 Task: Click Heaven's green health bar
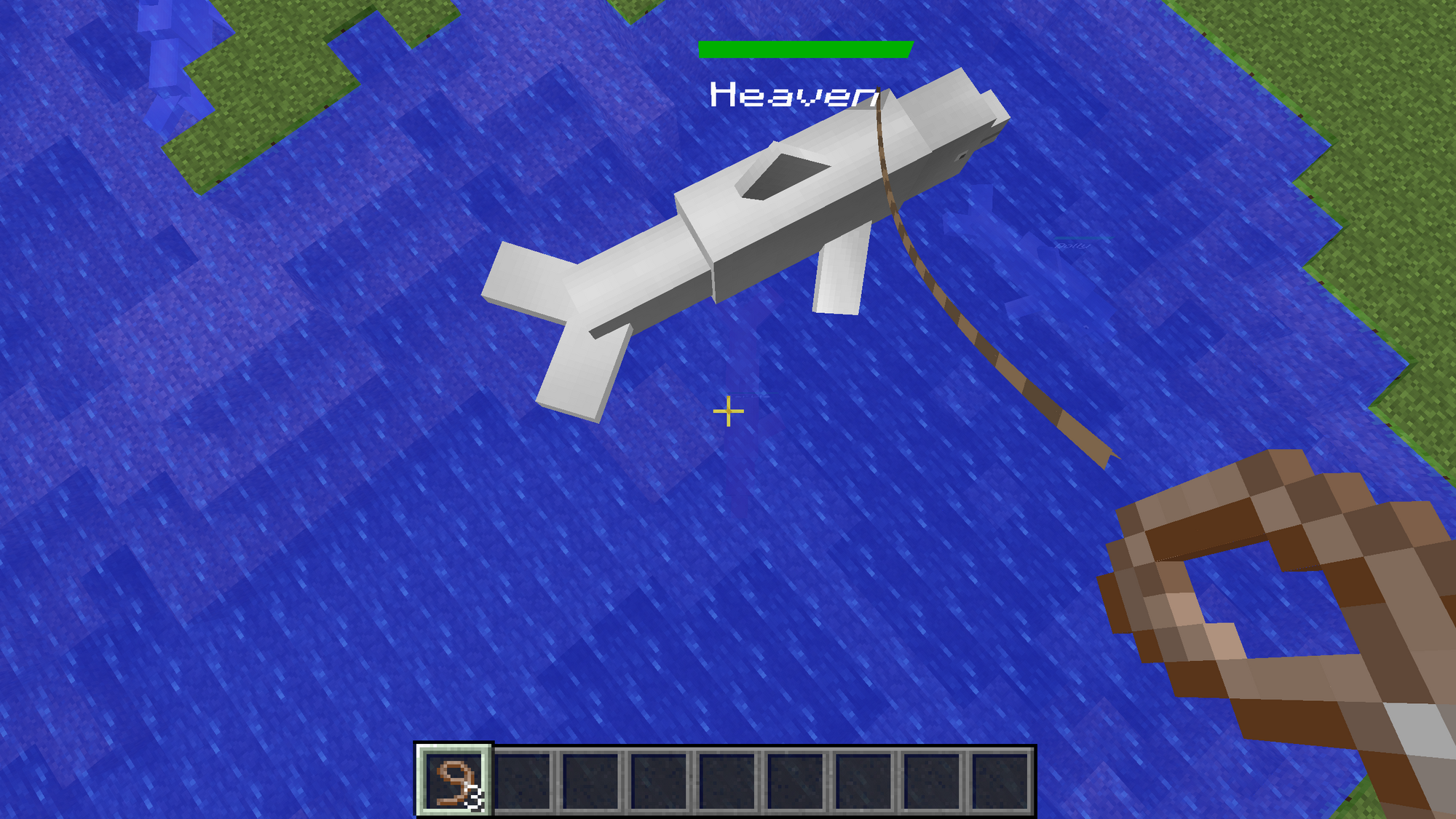click(x=804, y=50)
